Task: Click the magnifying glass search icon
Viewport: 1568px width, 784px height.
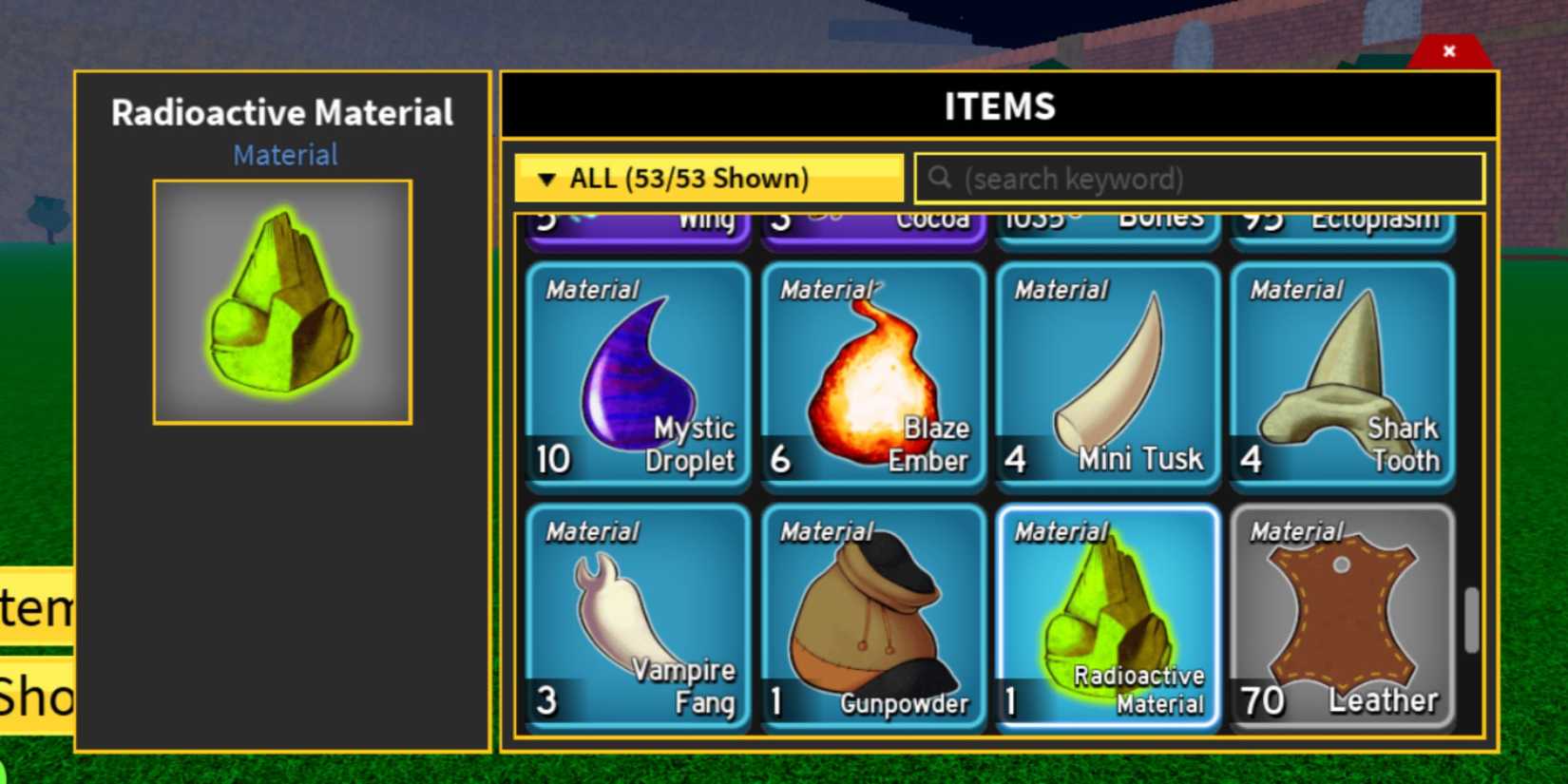Action: pyautogui.click(x=941, y=178)
